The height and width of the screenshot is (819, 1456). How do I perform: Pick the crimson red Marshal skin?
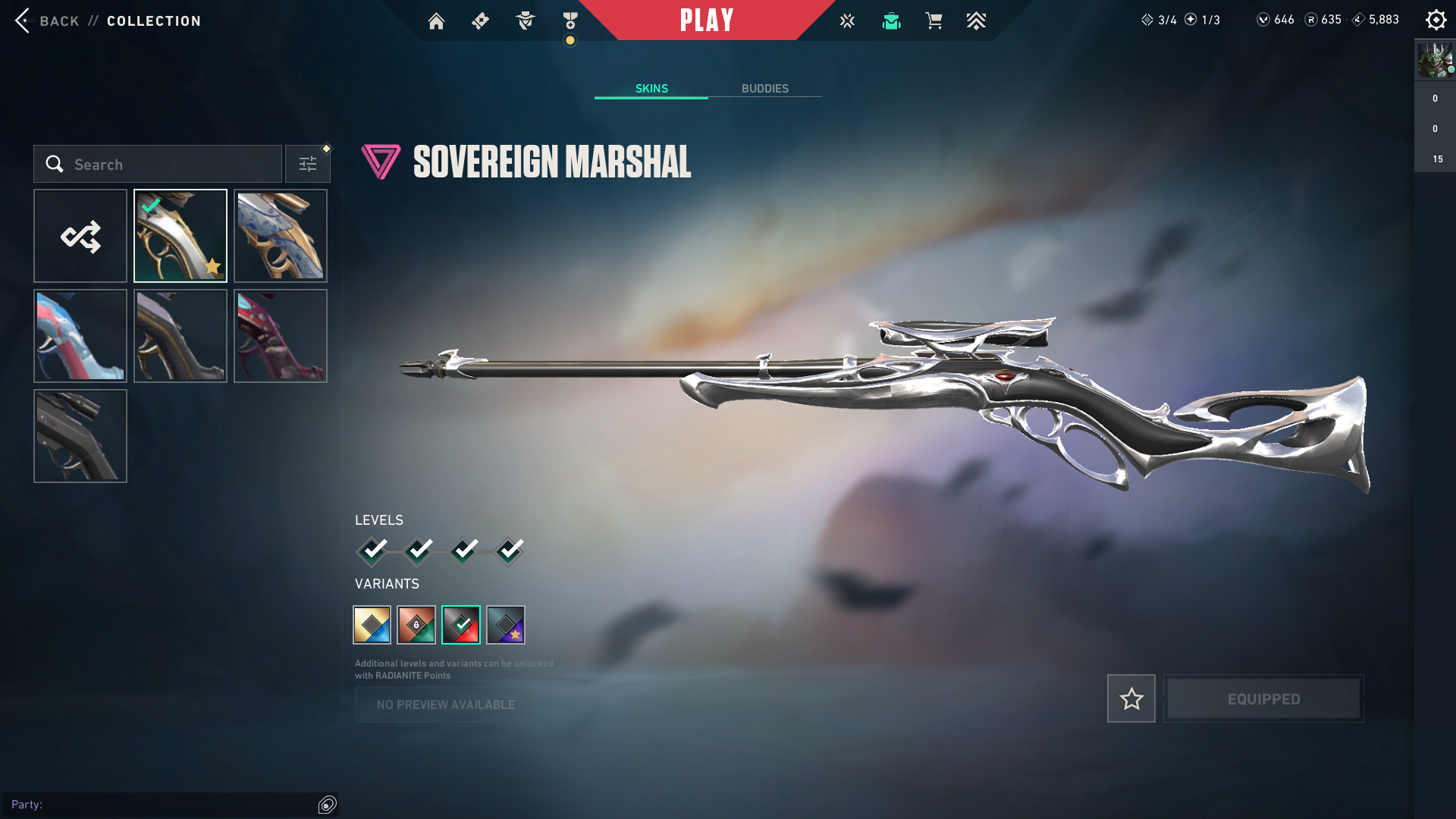(281, 336)
